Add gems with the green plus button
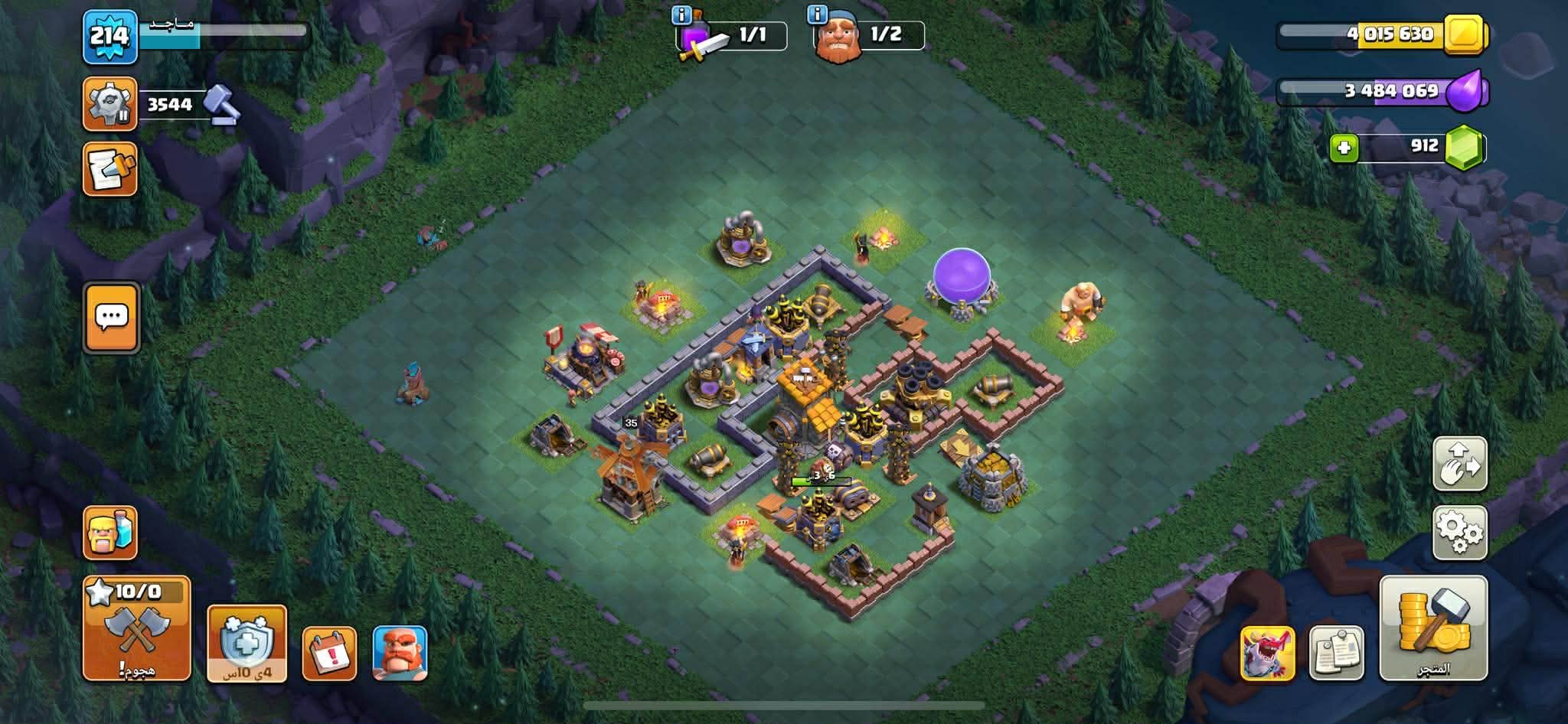The image size is (1568, 724). [1344, 148]
